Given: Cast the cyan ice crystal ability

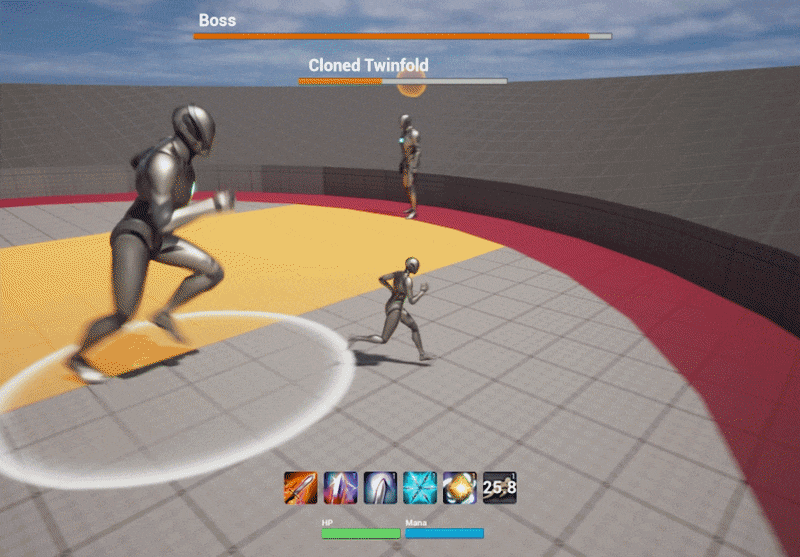Looking at the screenshot, I should [420, 488].
